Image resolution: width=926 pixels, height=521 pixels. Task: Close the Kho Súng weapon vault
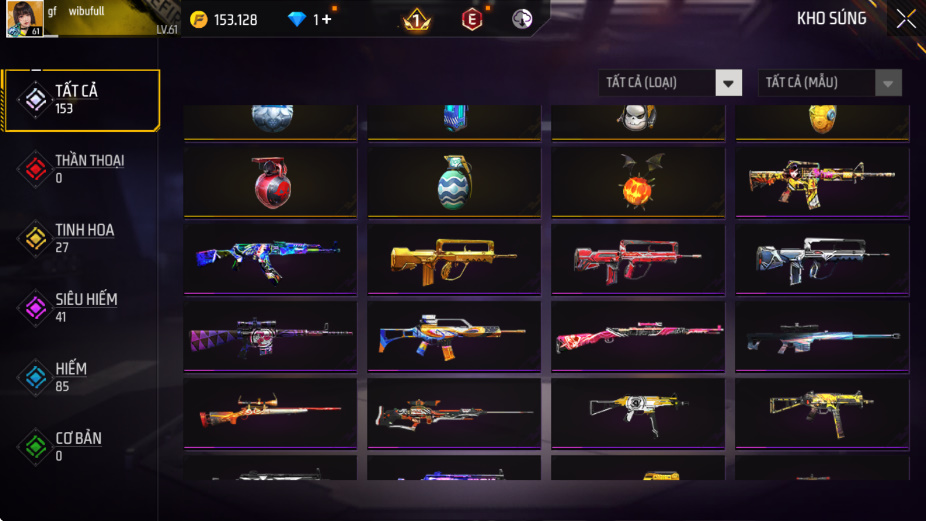tap(905, 19)
